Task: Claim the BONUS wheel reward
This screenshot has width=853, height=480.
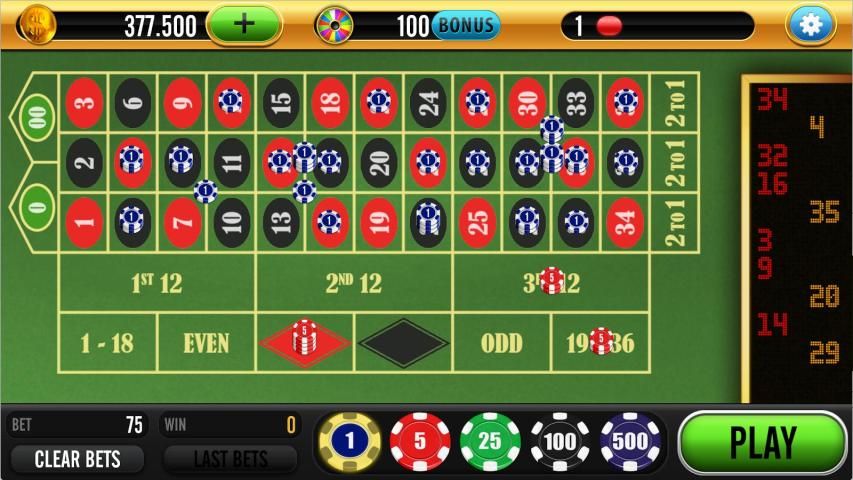Action: 465,25
